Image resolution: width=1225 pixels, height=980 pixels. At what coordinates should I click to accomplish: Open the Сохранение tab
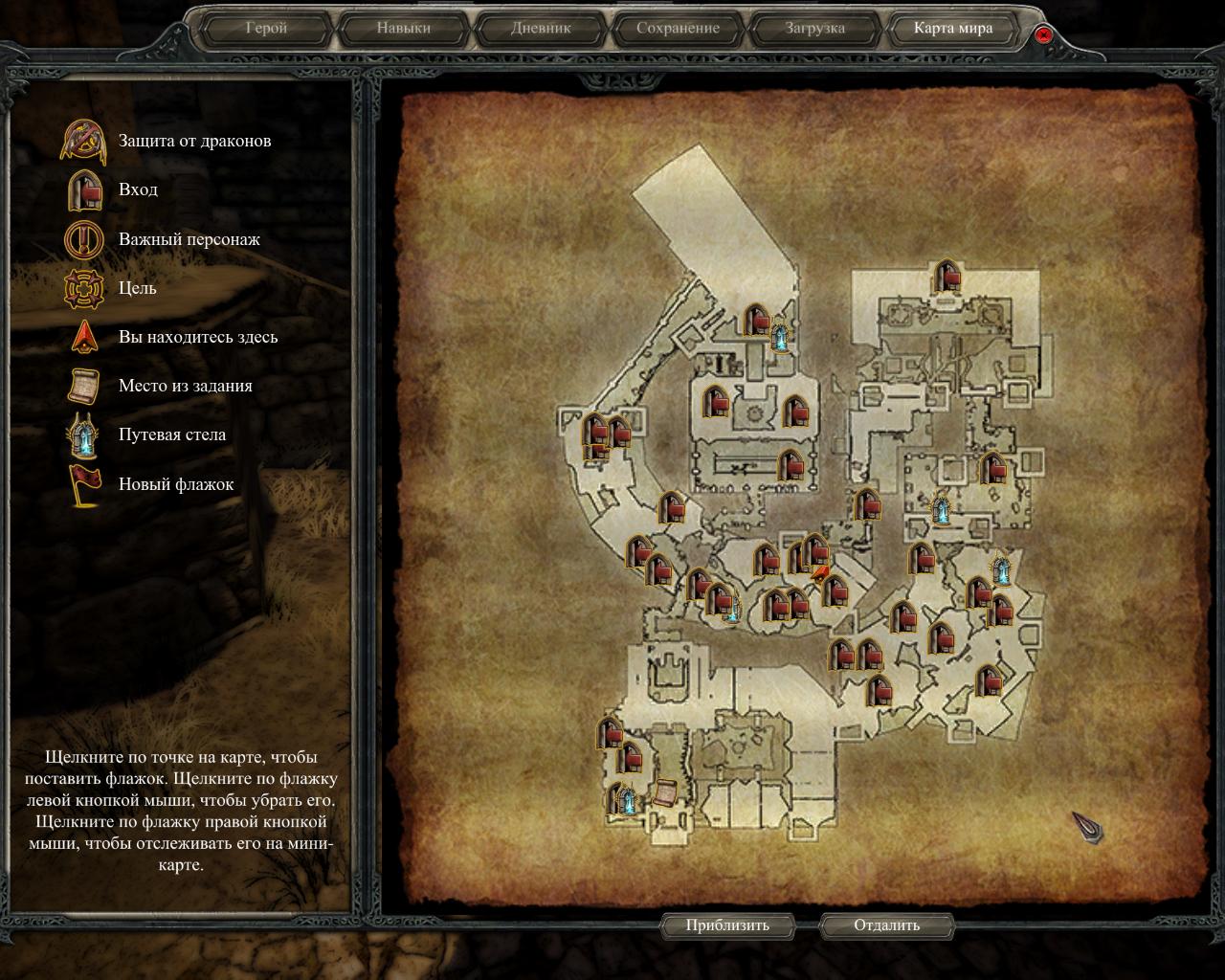678,29
